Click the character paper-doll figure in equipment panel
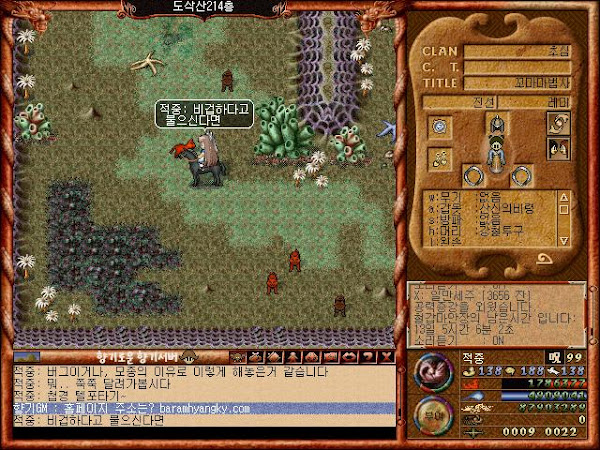 pyautogui.click(x=496, y=153)
